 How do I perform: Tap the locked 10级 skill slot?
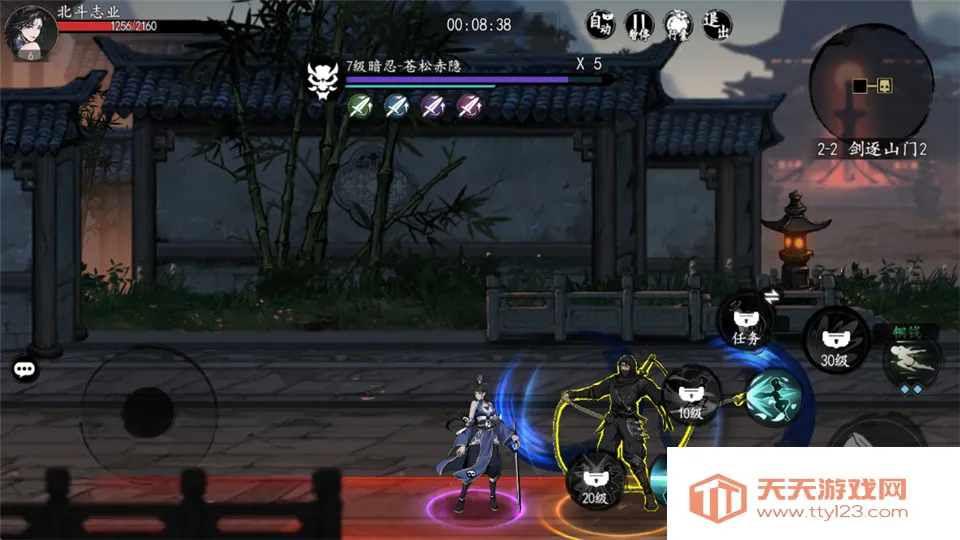tap(692, 396)
